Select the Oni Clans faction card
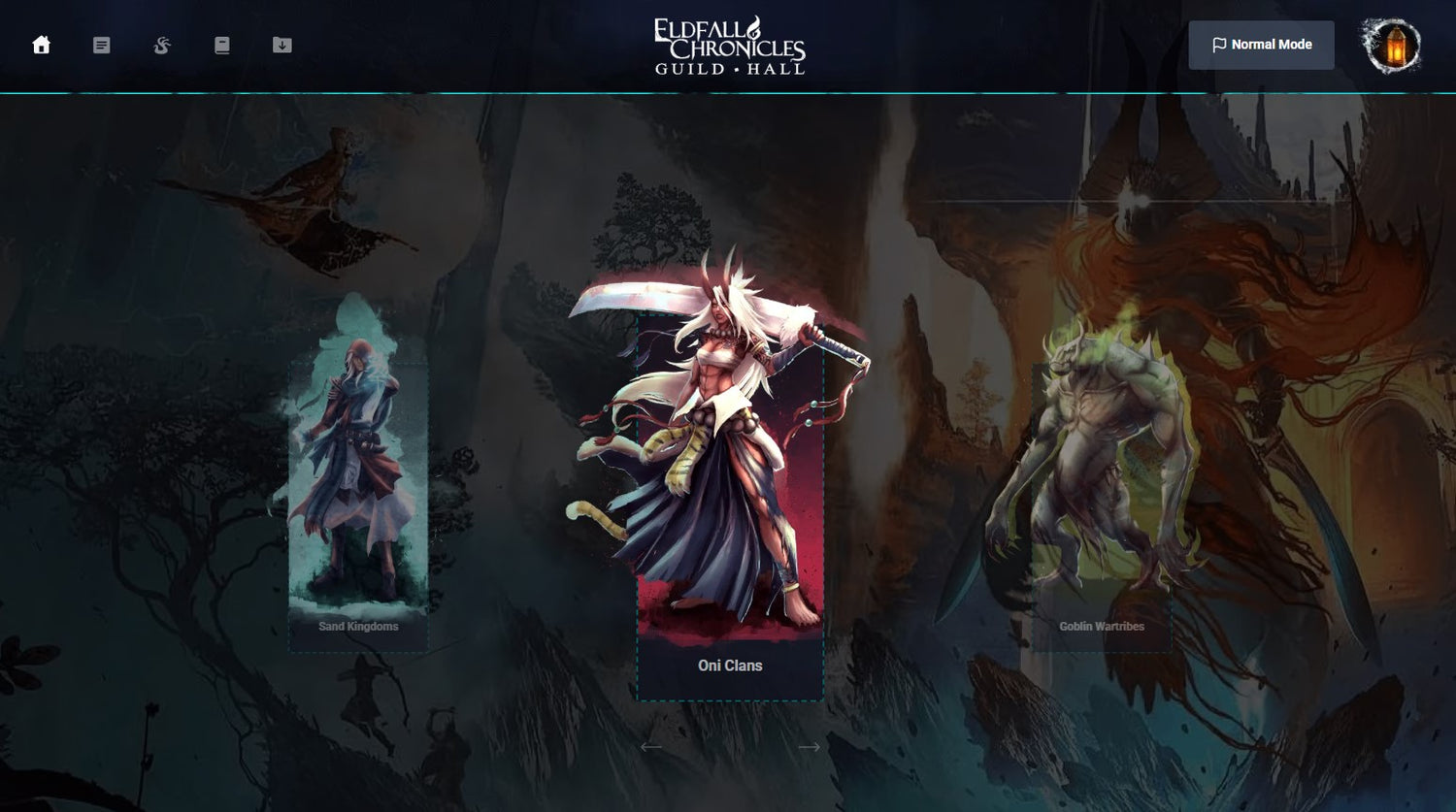This screenshot has width=1456, height=812. (730, 504)
